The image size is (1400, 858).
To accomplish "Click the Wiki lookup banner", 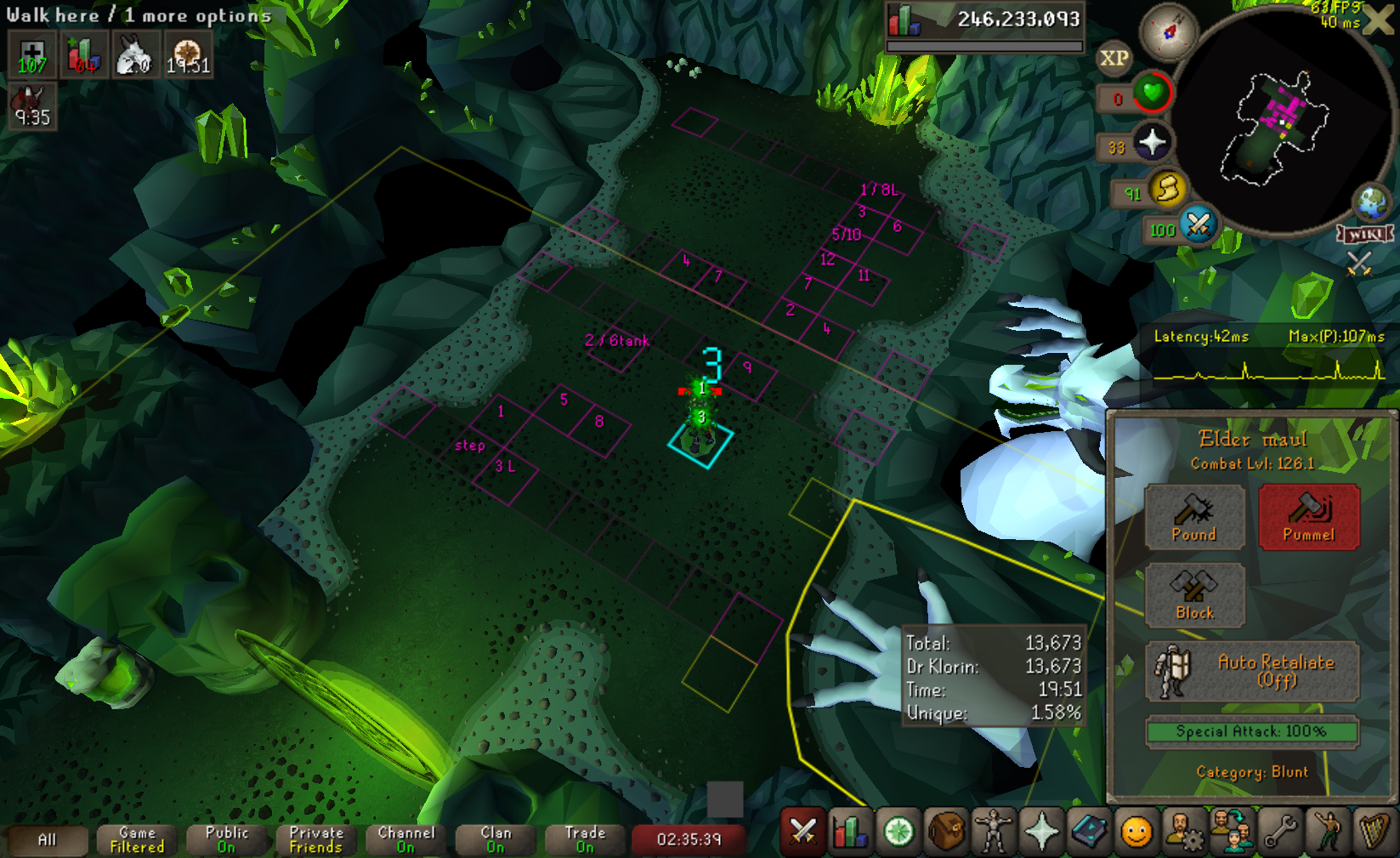I will pyautogui.click(x=1365, y=234).
